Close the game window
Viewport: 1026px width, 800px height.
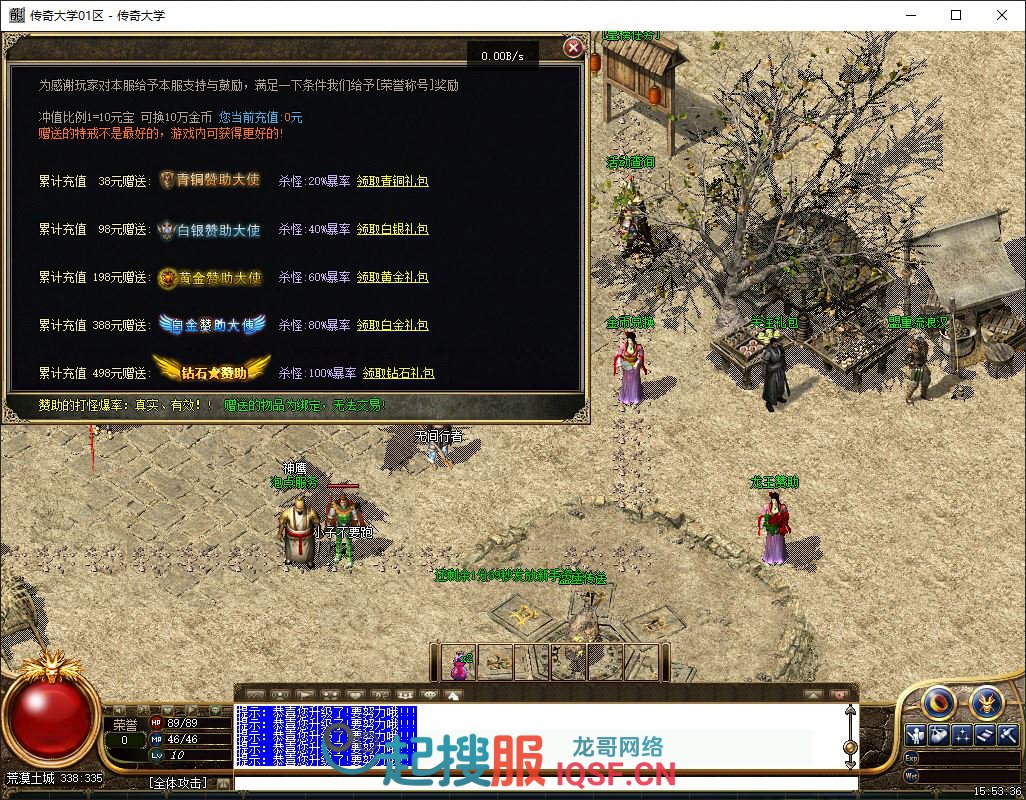(1002, 15)
